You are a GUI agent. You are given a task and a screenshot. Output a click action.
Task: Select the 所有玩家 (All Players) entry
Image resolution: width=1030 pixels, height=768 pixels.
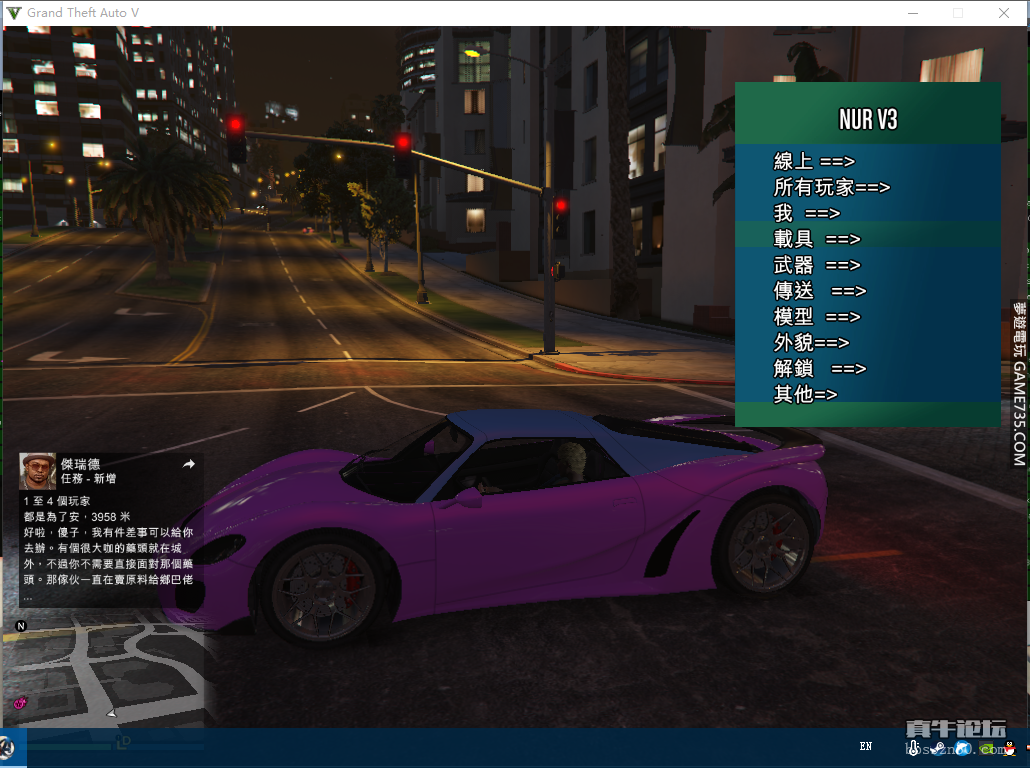[x=831, y=187]
